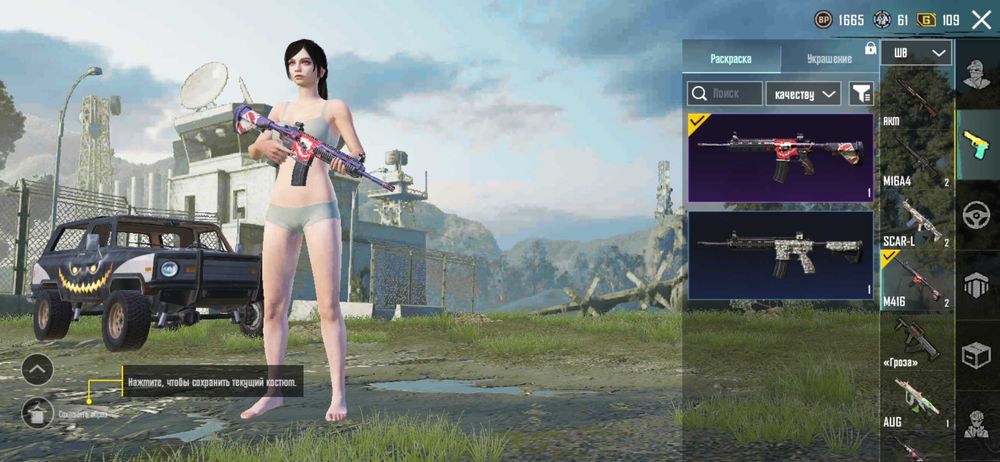Open the locked Украшение tab
This screenshot has height=462, width=1000.
coord(829,58)
